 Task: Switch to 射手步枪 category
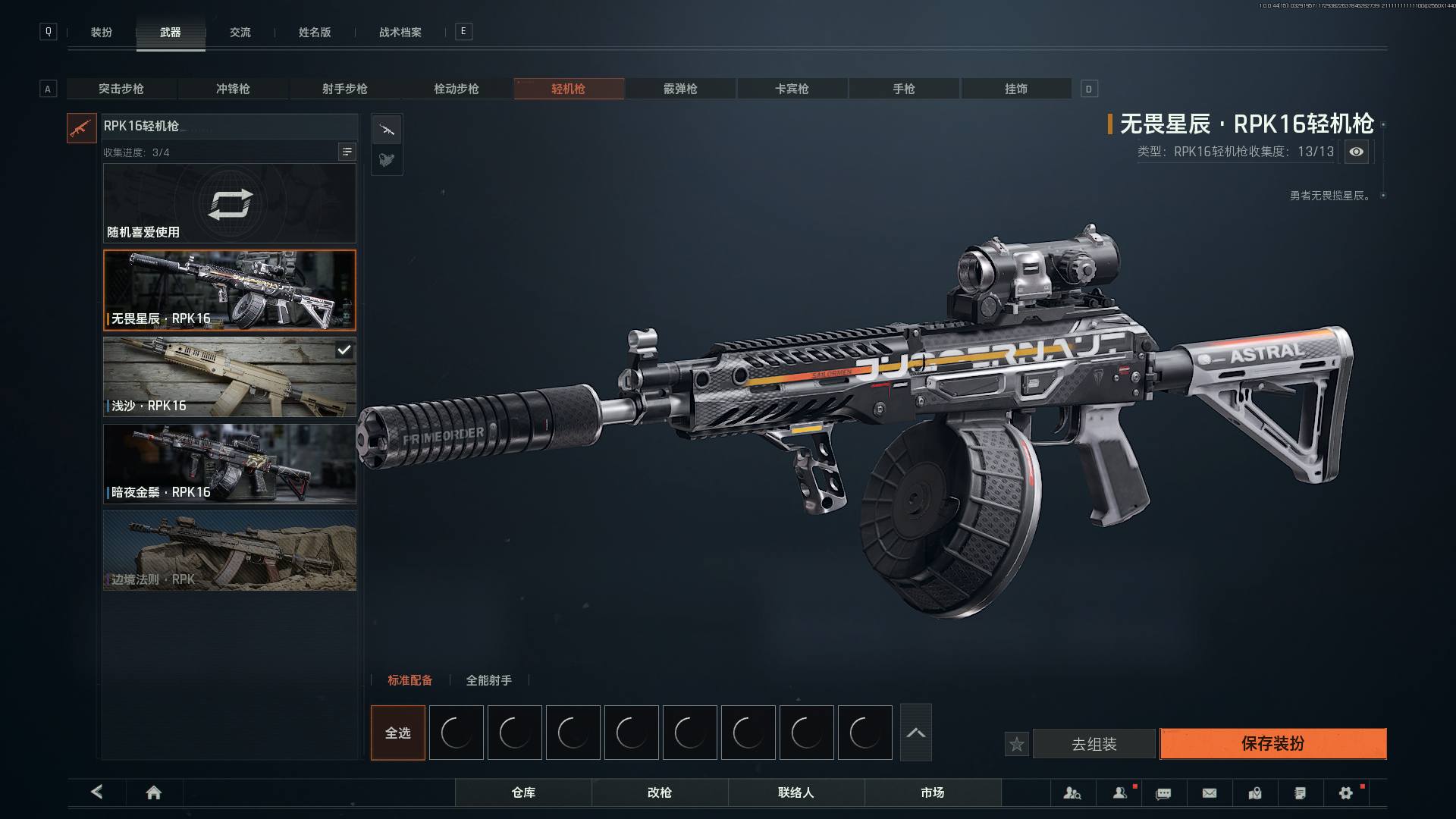click(x=344, y=89)
